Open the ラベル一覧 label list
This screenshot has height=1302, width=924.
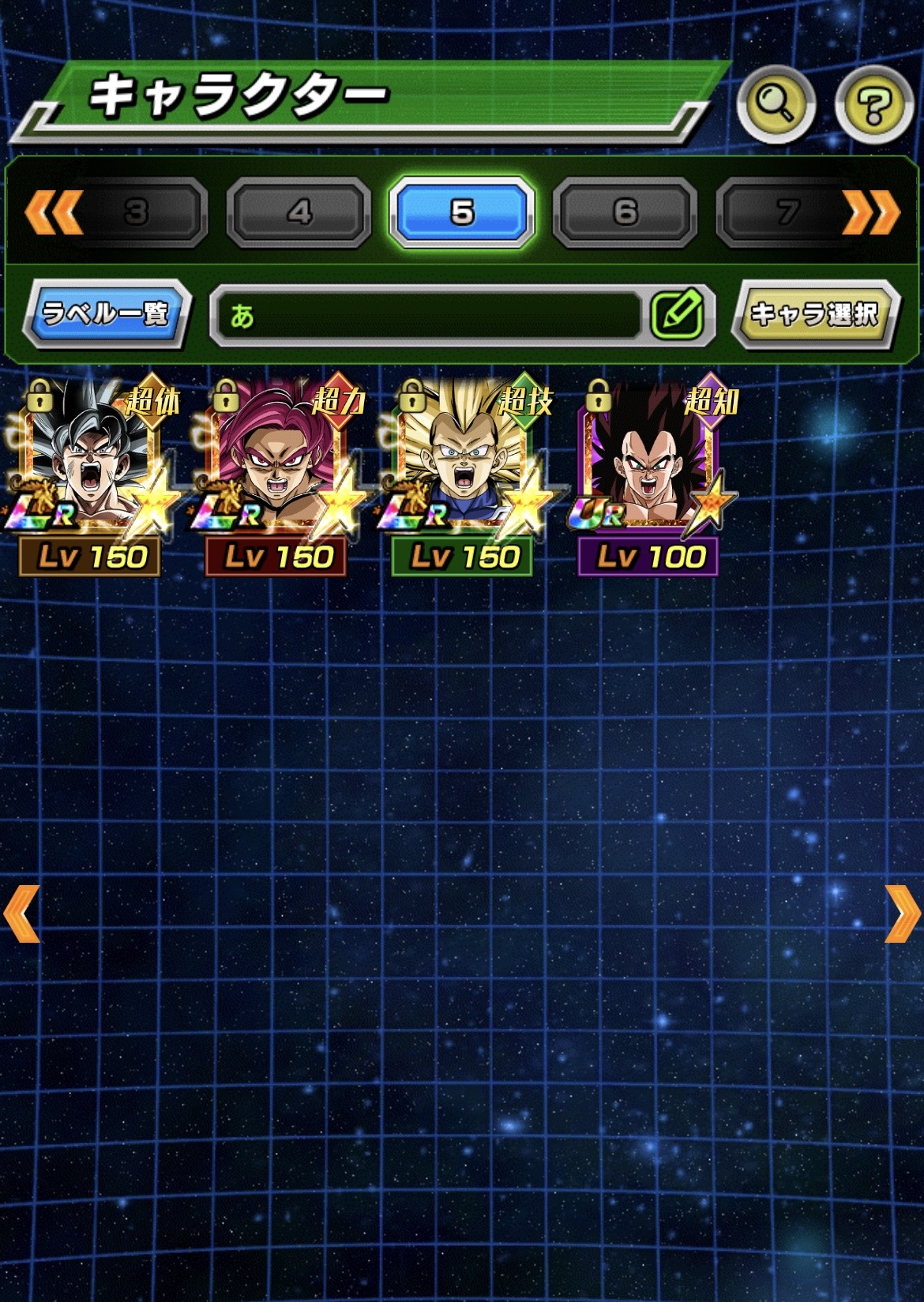coord(106,314)
